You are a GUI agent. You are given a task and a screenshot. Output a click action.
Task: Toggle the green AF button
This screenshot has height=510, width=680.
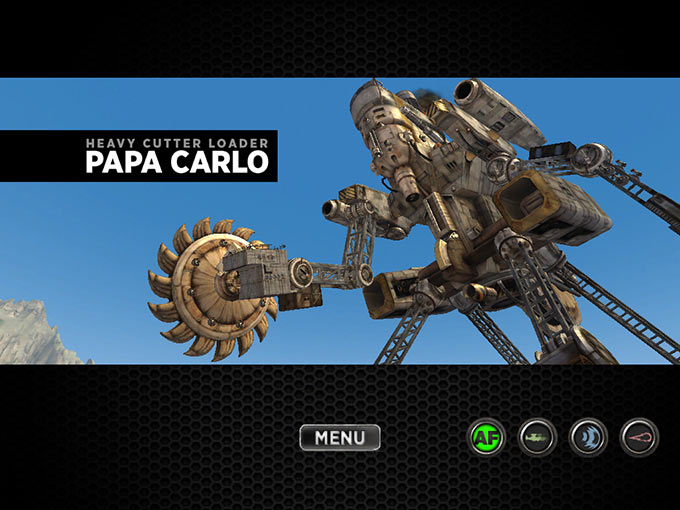[487, 437]
